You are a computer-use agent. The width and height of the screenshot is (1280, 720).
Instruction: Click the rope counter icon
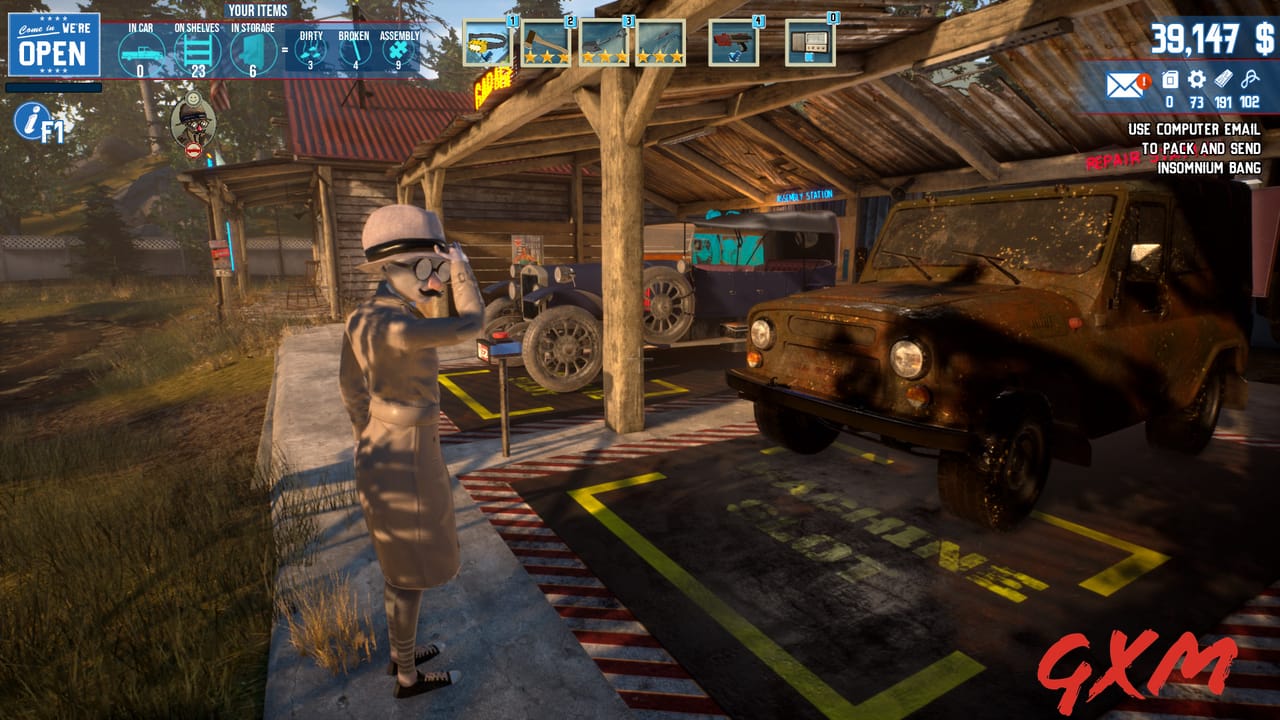pos(1250,78)
